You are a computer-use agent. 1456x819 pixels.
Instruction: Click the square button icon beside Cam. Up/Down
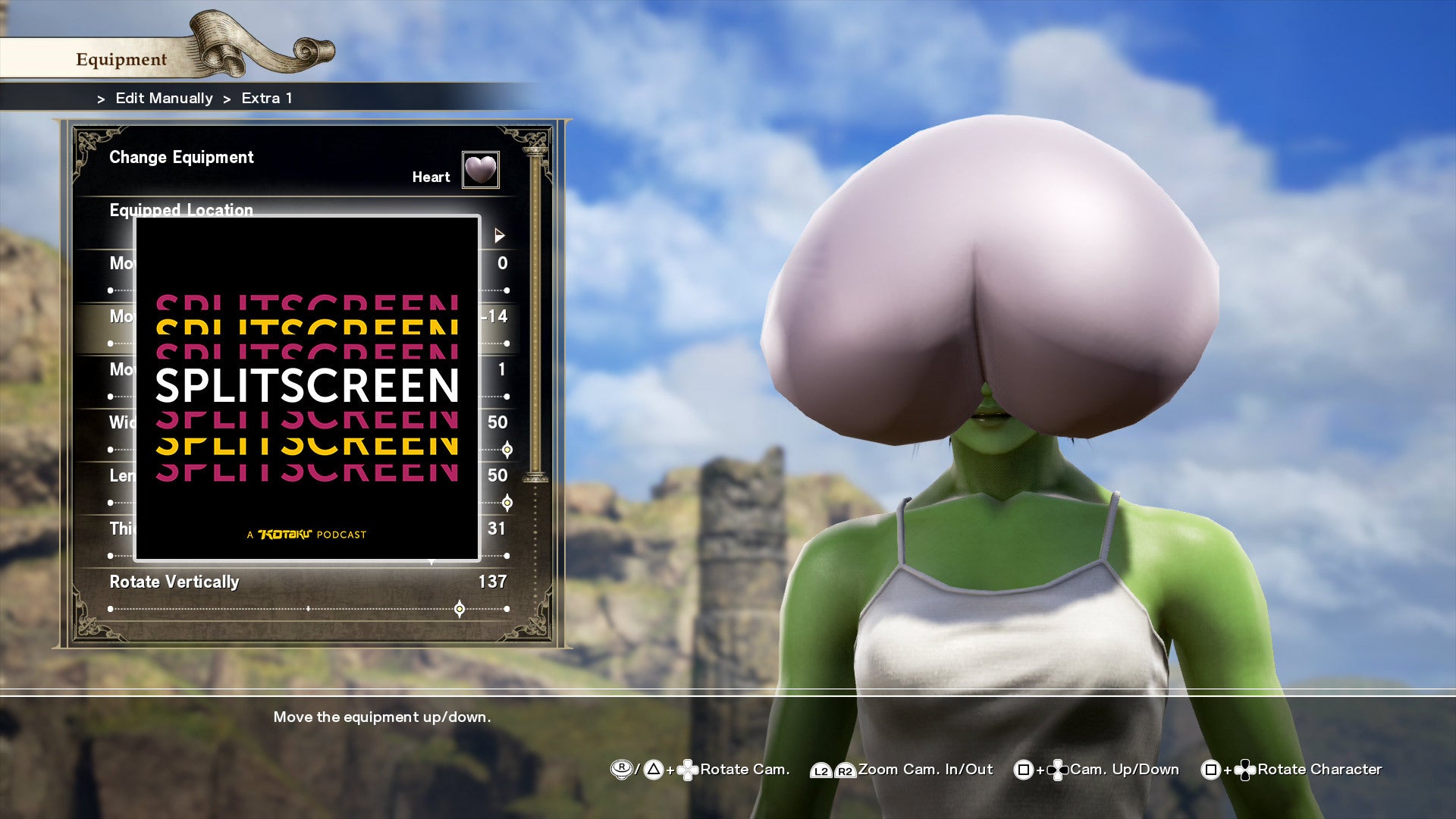(1022, 770)
